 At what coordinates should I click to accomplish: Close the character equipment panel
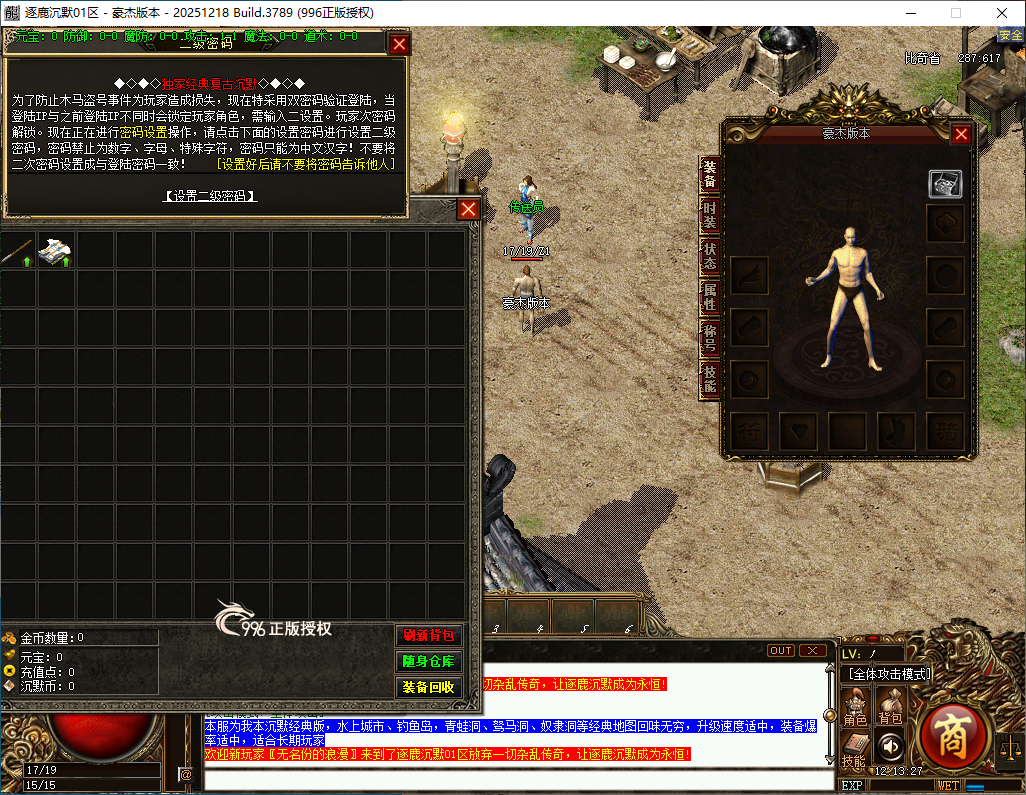coord(961,134)
